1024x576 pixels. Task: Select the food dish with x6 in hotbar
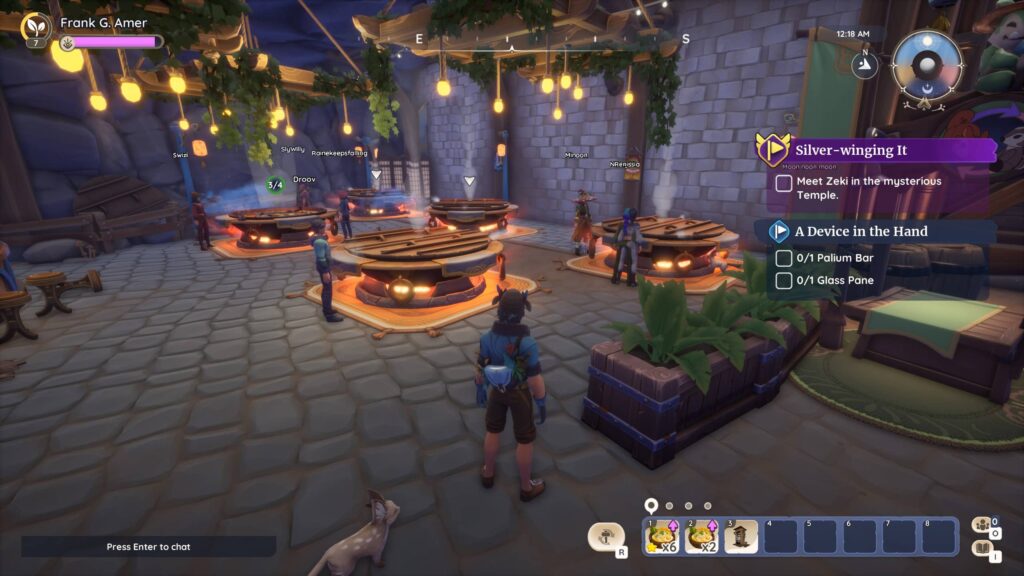coord(663,536)
